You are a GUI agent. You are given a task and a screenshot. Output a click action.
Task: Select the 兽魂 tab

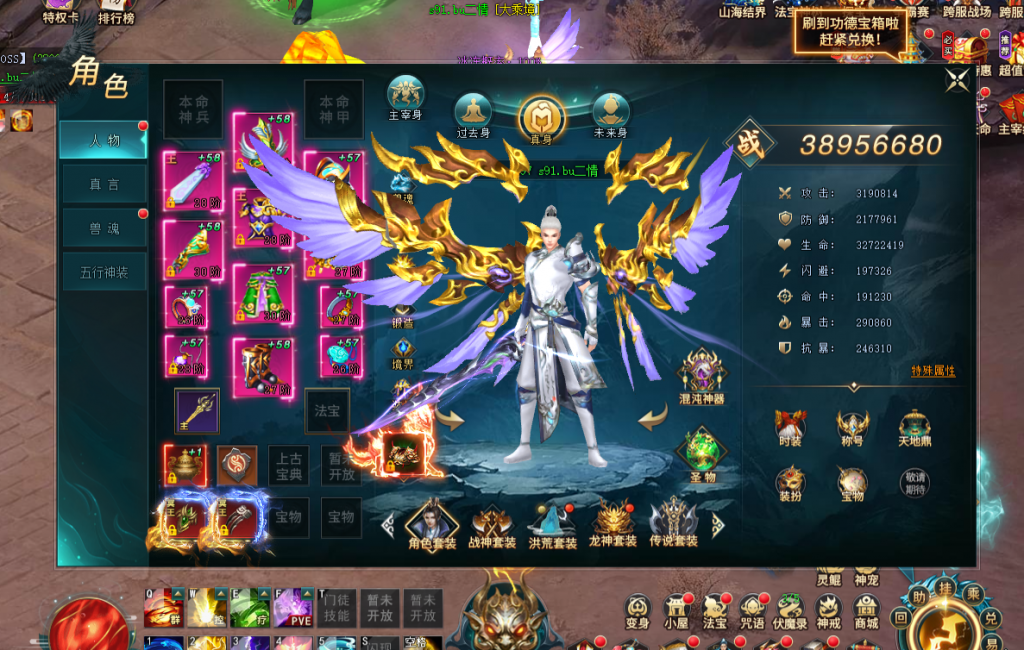point(103,228)
